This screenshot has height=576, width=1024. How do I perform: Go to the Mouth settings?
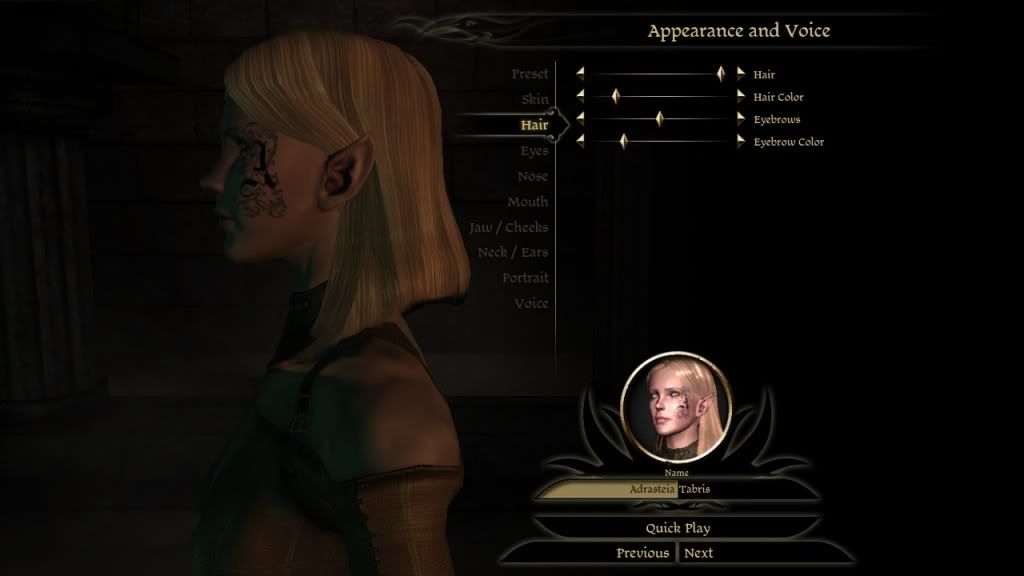pyautogui.click(x=527, y=202)
